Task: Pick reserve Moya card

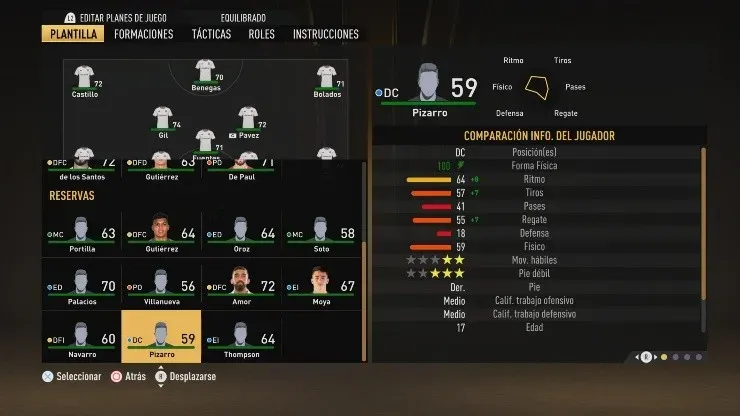Action: 320,284
